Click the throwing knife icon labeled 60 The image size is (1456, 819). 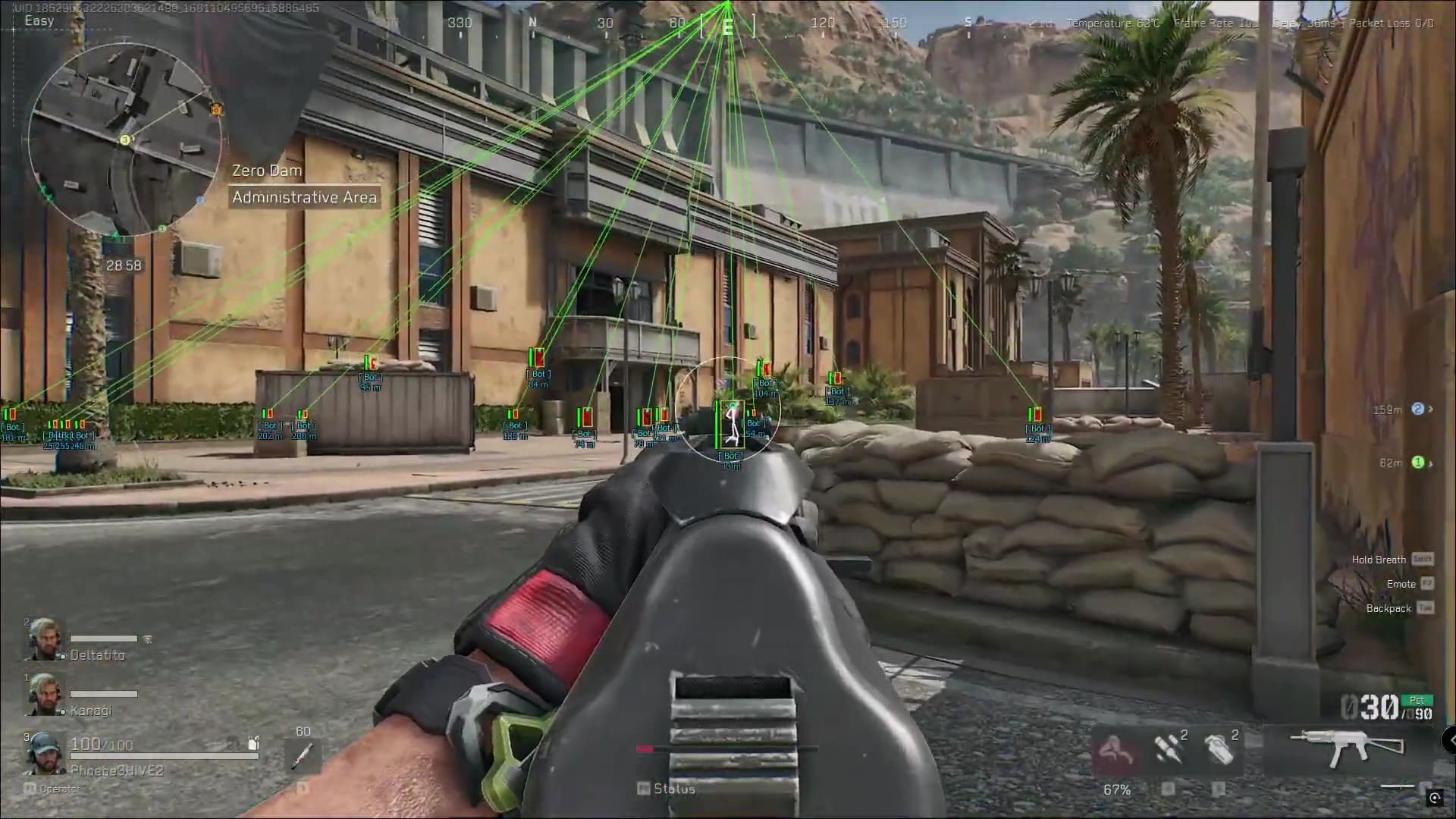pyautogui.click(x=303, y=755)
